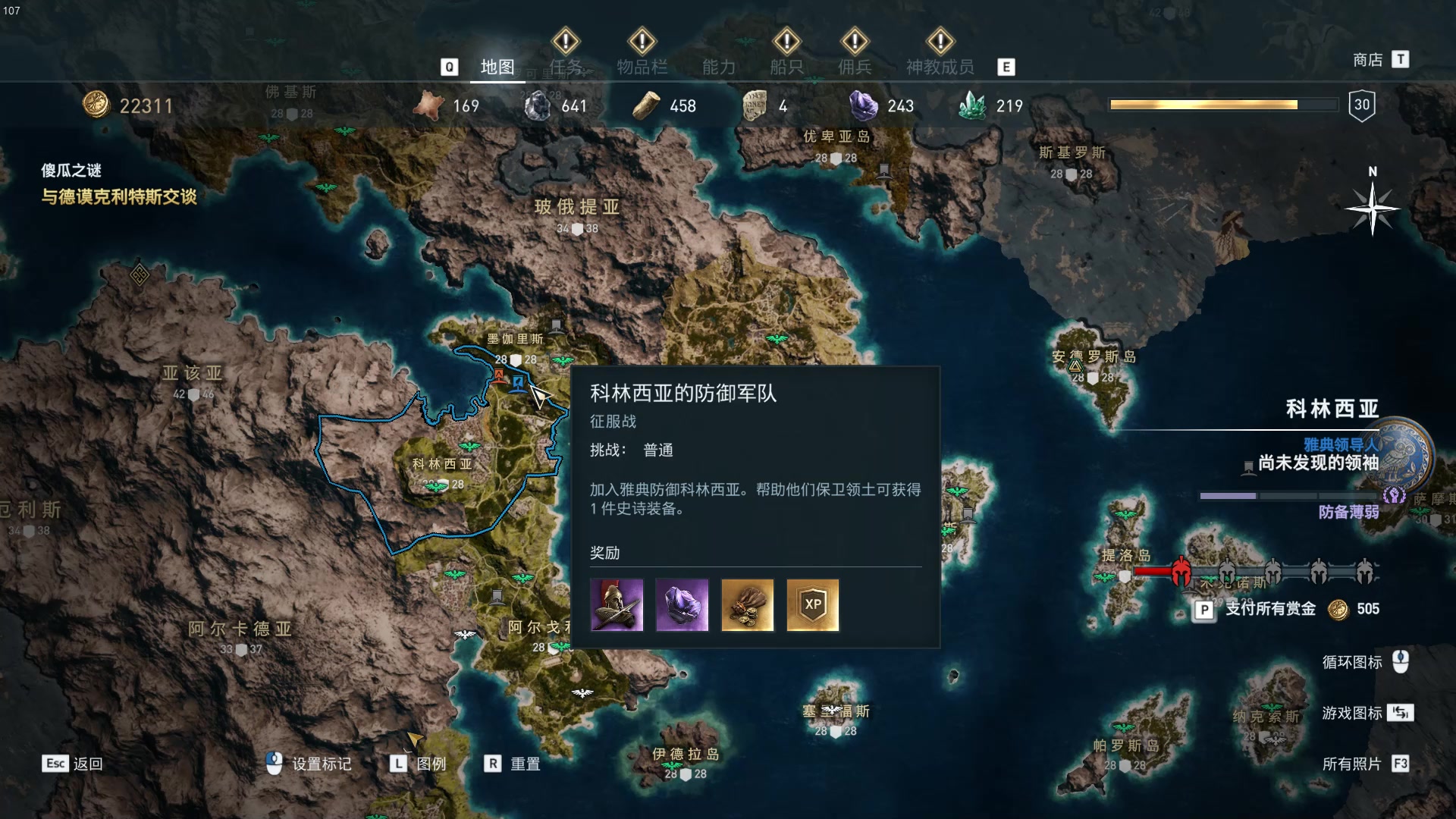This screenshot has width=1456, height=819.
Task: Open the 神教成员 menu tab
Action: point(940,67)
